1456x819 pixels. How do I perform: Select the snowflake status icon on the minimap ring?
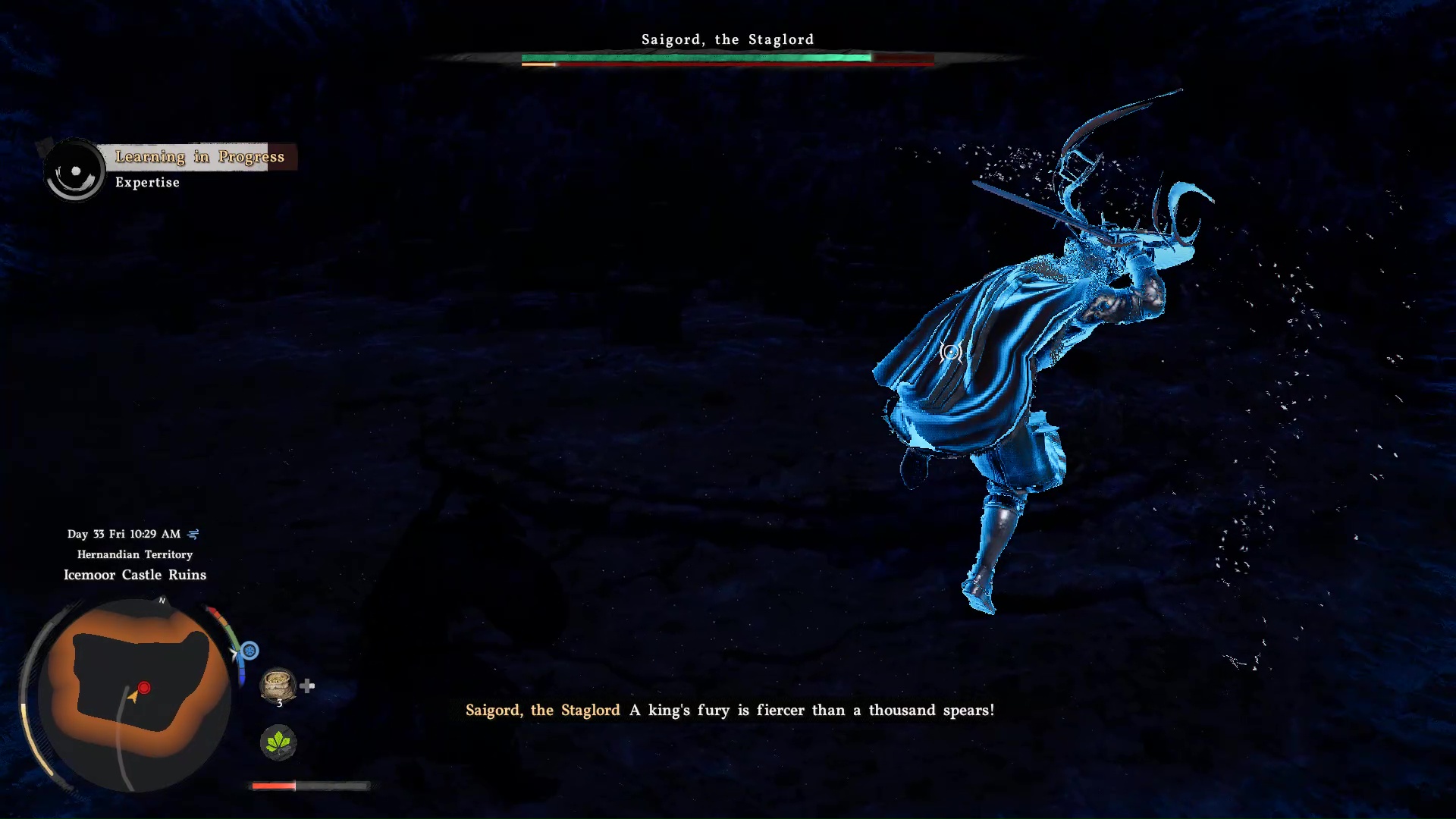[249, 651]
